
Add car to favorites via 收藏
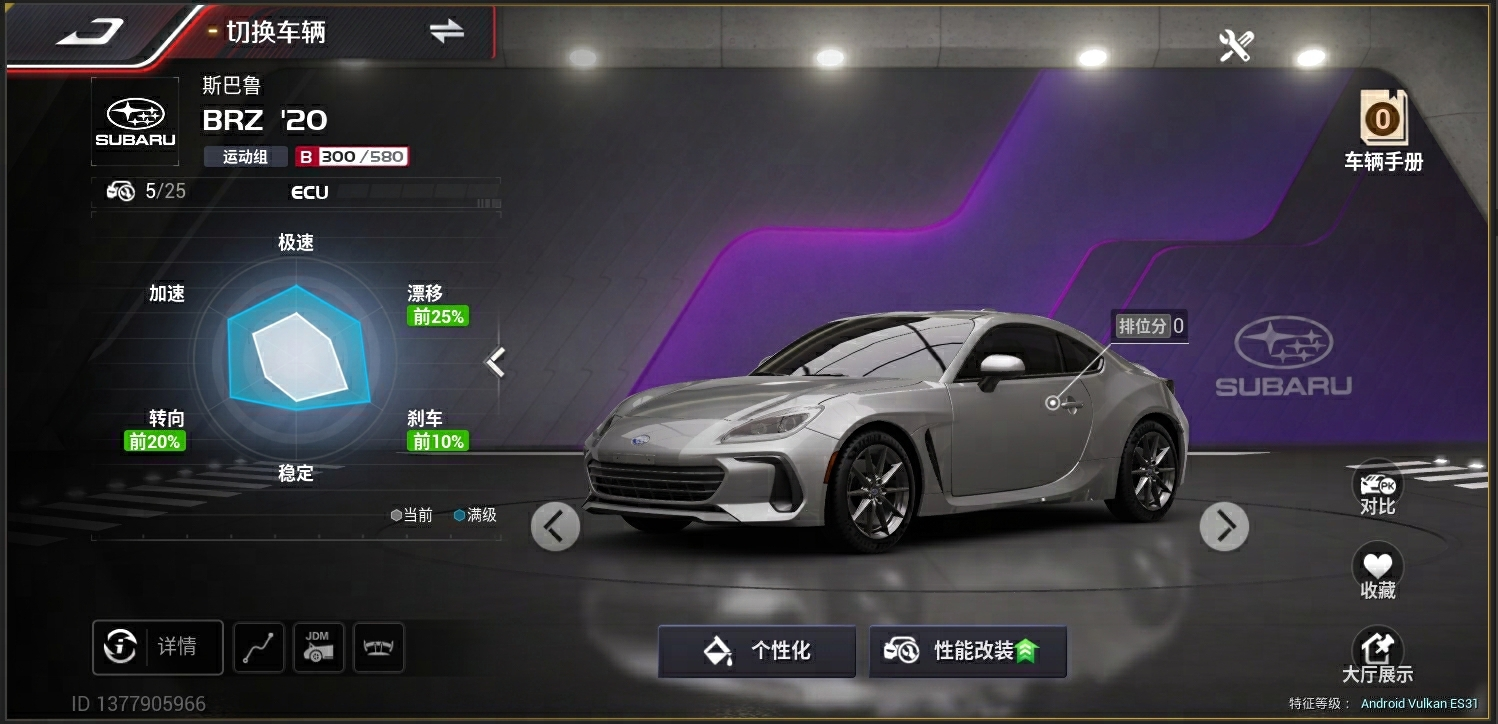(1377, 573)
